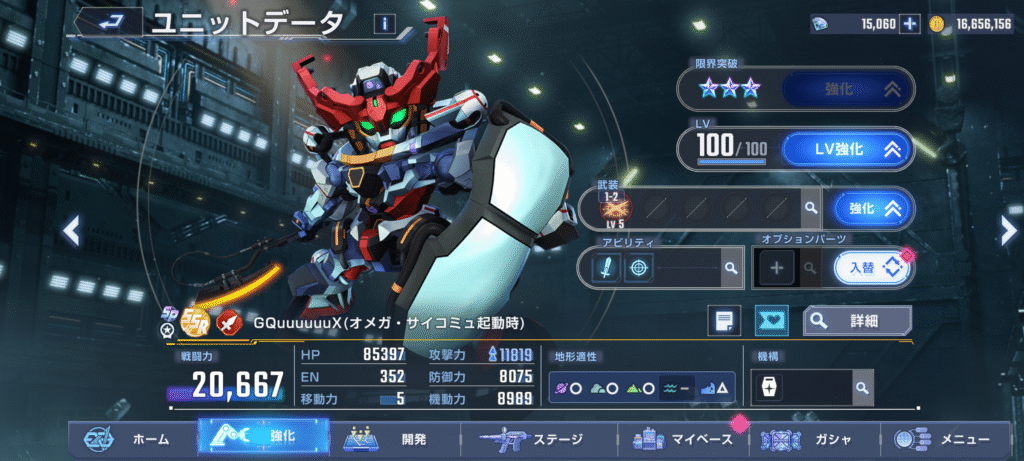Show the previous unit with left arrow
This screenshot has width=1024, height=461.
(x=71, y=232)
